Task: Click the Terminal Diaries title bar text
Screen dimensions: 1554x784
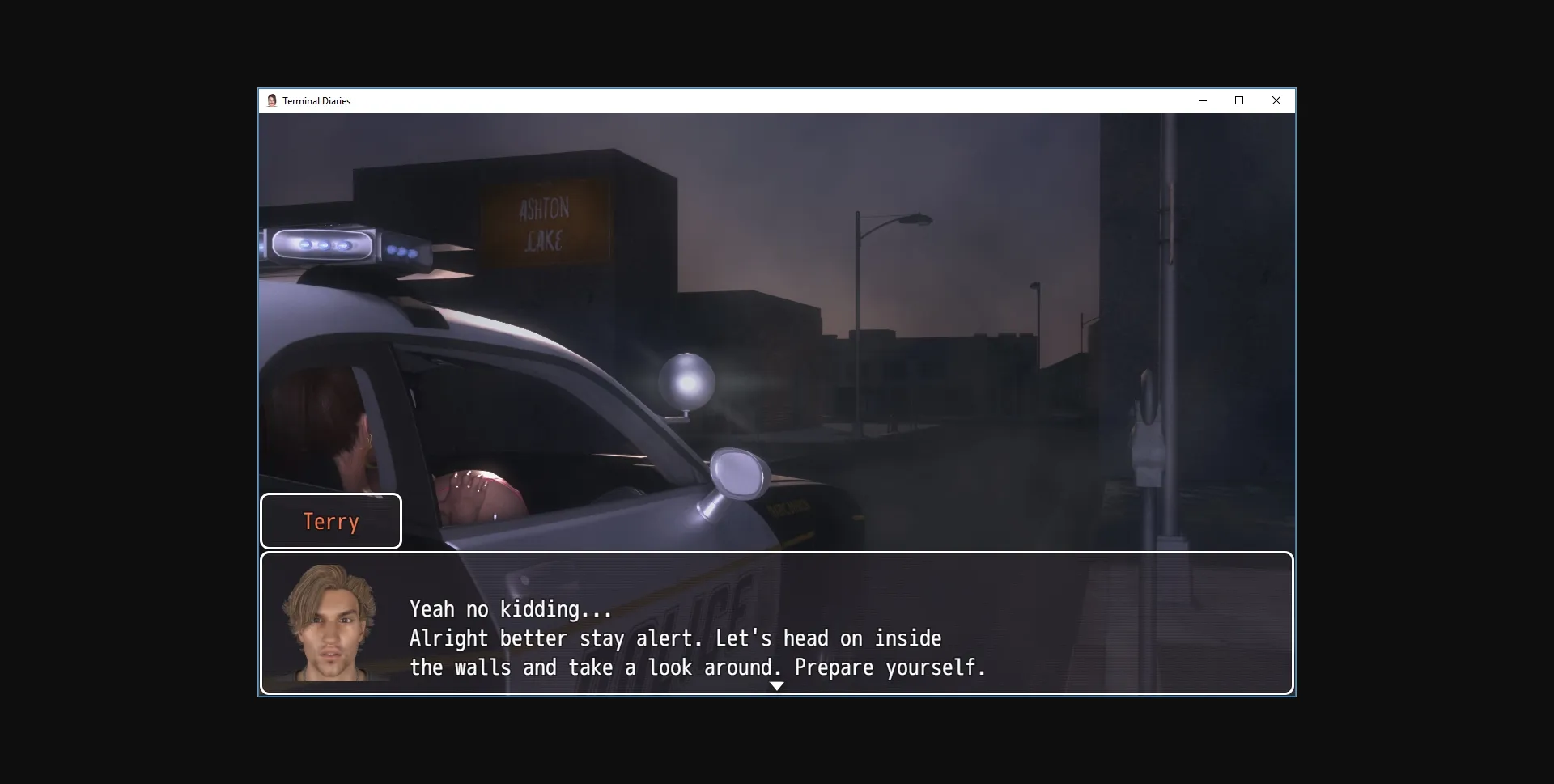Action: [316, 100]
